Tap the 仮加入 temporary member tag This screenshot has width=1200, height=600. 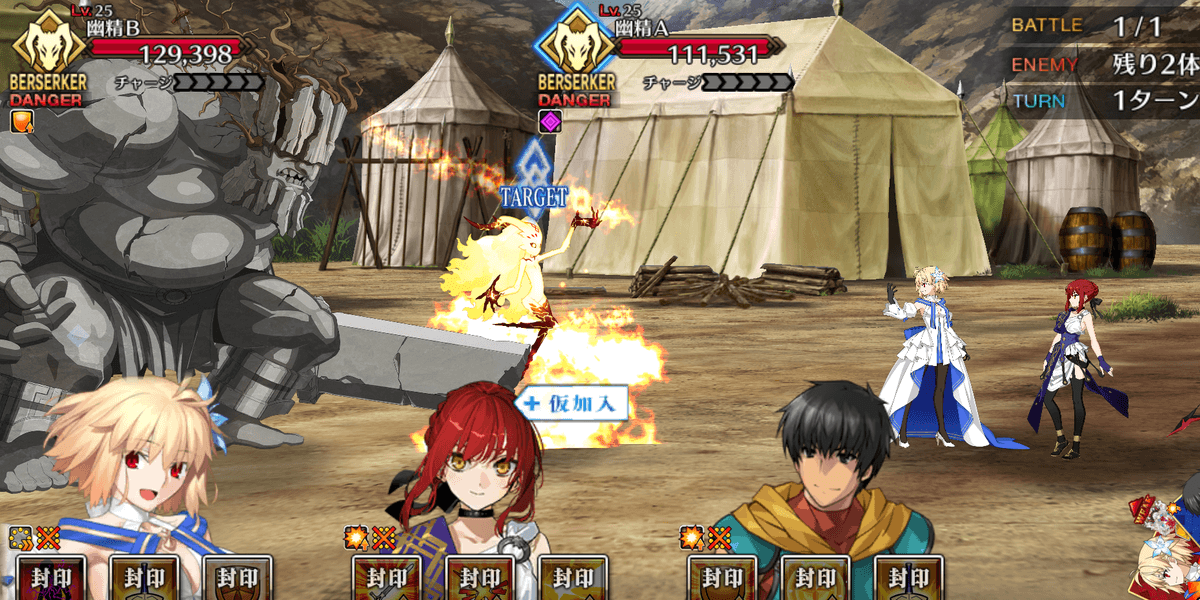[572, 403]
